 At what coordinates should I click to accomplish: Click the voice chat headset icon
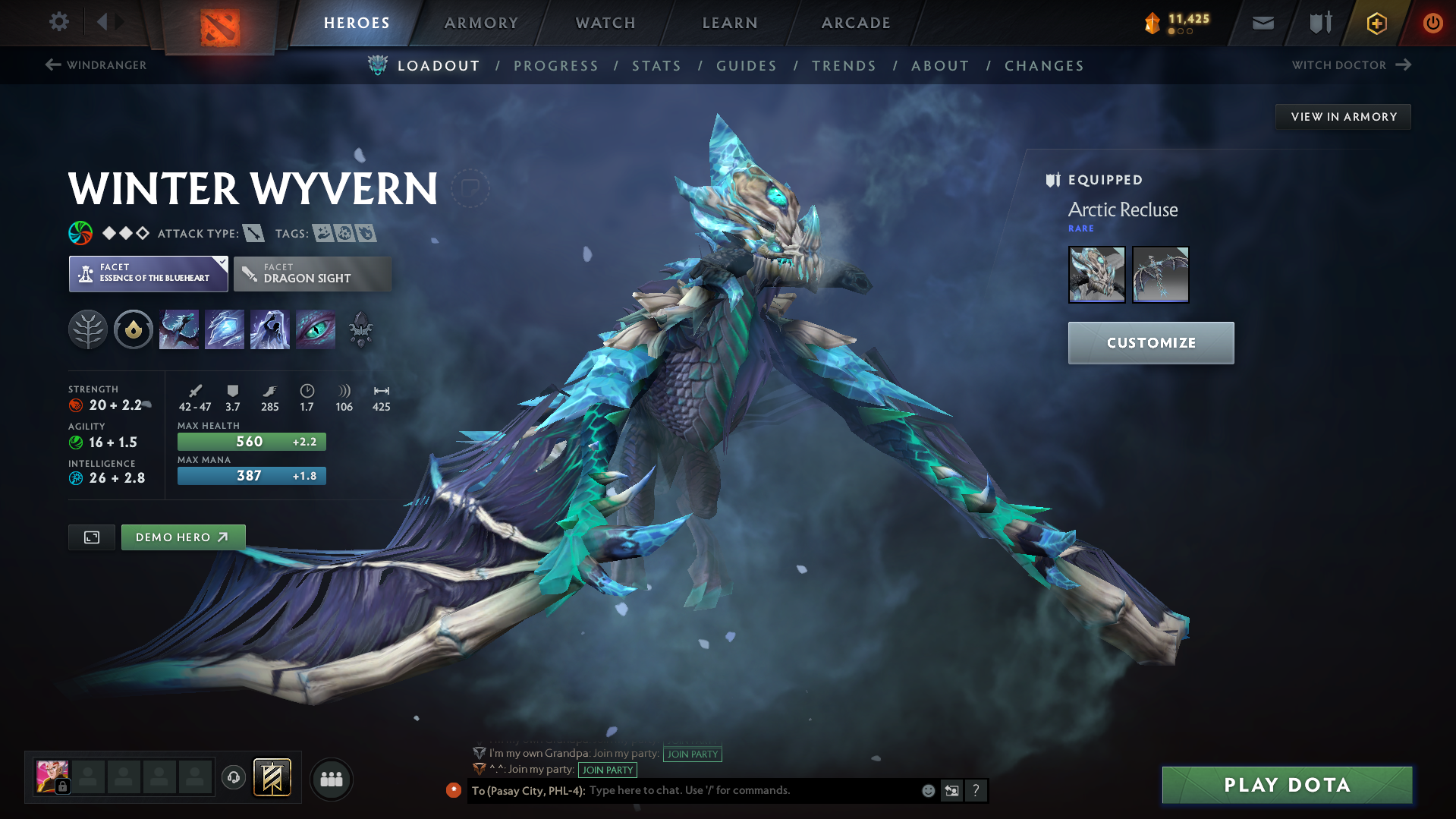click(233, 779)
